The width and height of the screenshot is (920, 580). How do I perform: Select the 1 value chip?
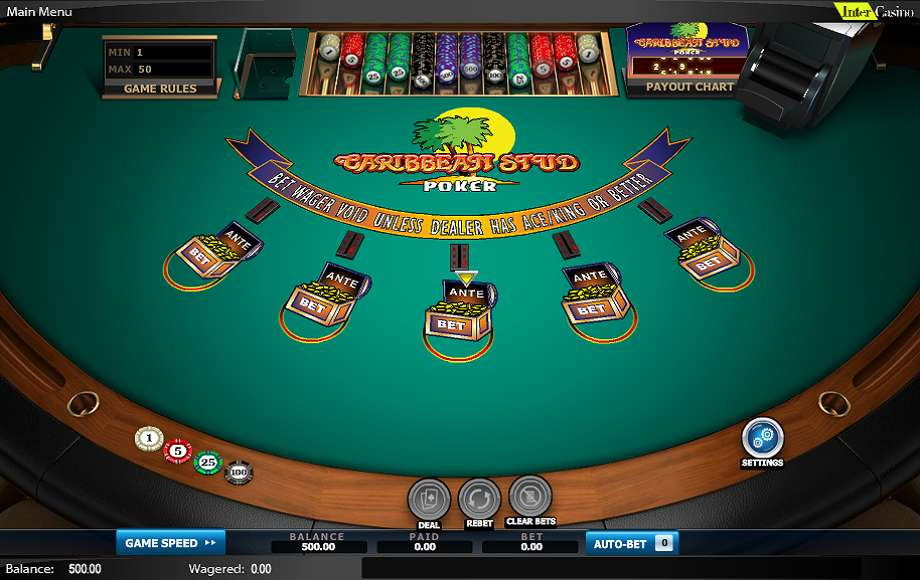[149, 438]
